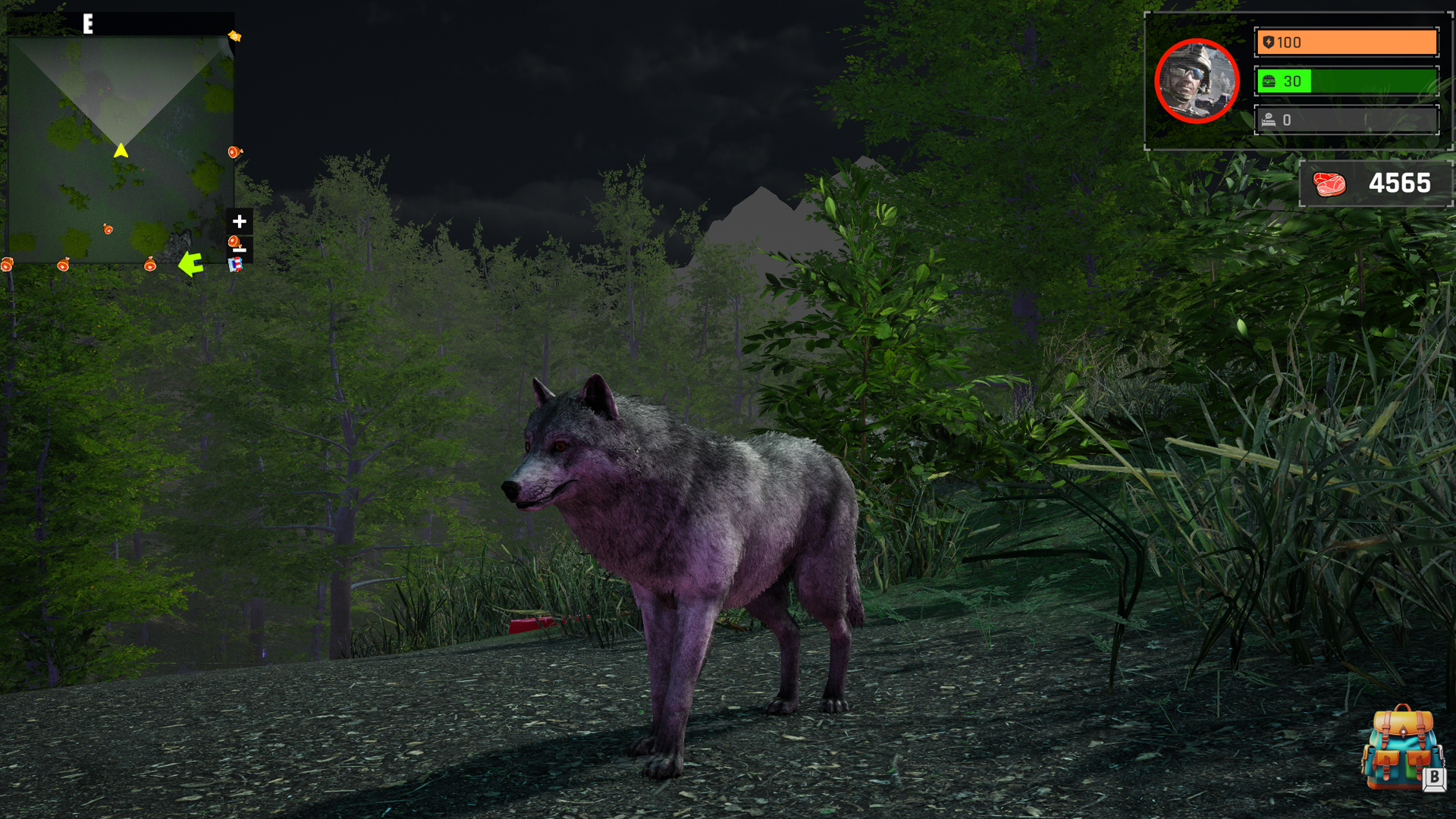1456x819 pixels.
Task: Select the yellow player arrow on the minimap
Action: coord(121,151)
